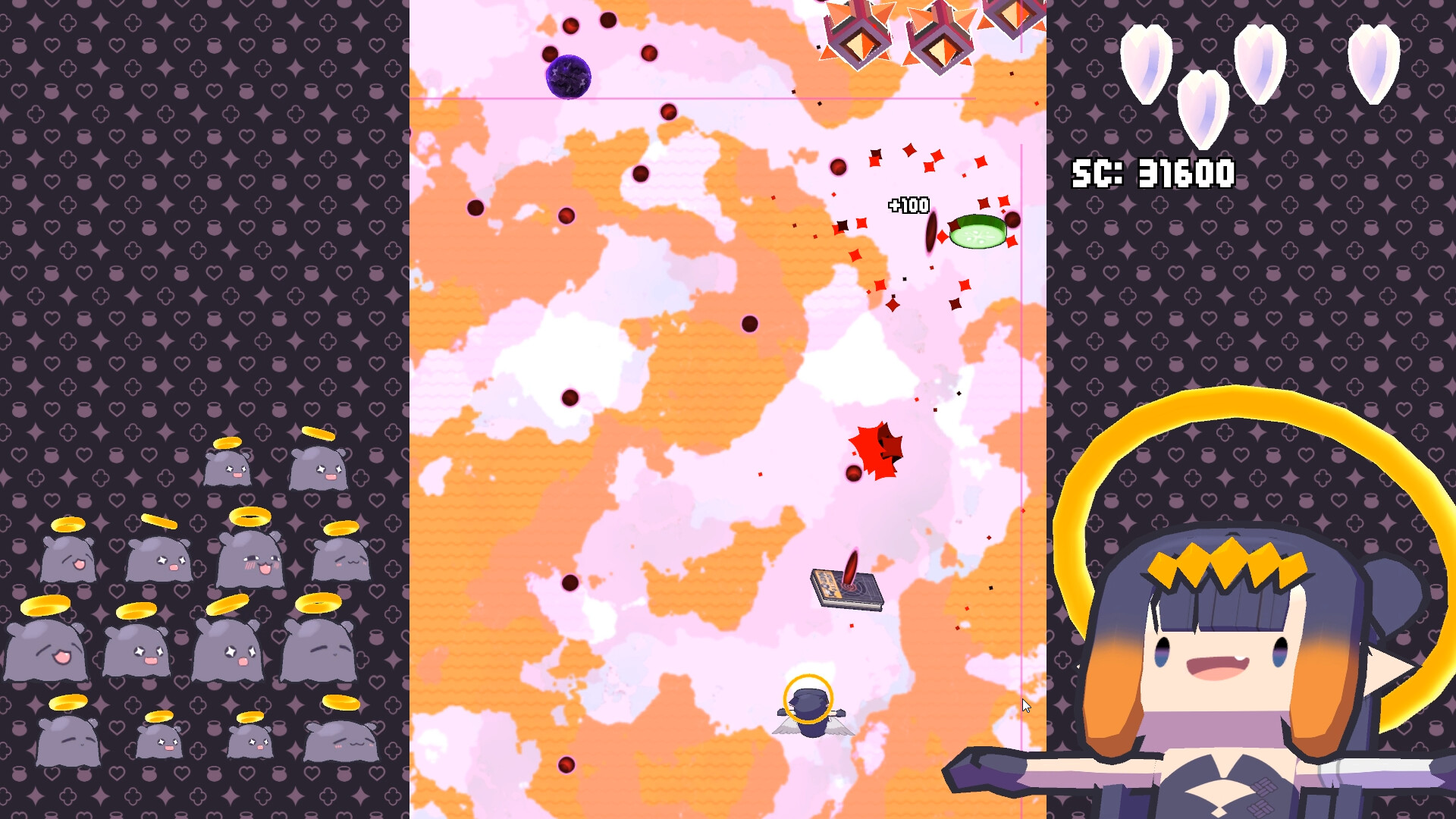Click the large purple orb bullet at top

568,76
